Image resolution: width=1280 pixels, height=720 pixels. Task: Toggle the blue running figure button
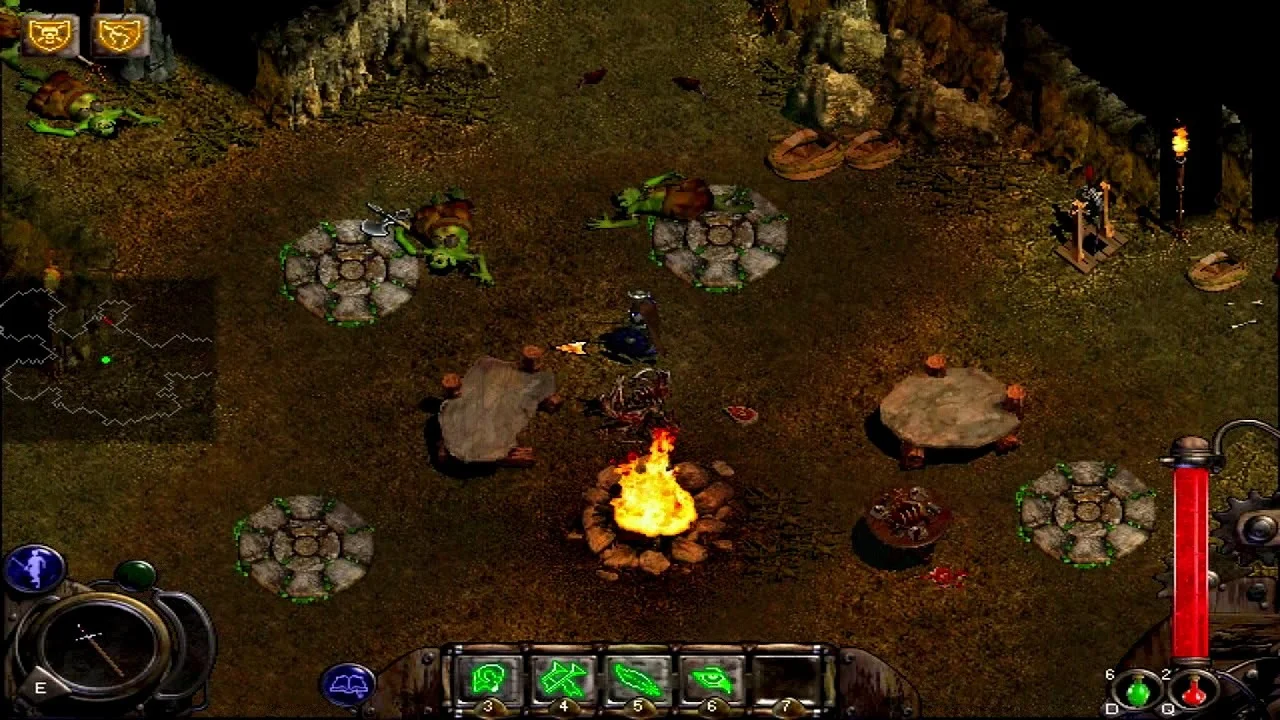point(33,569)
